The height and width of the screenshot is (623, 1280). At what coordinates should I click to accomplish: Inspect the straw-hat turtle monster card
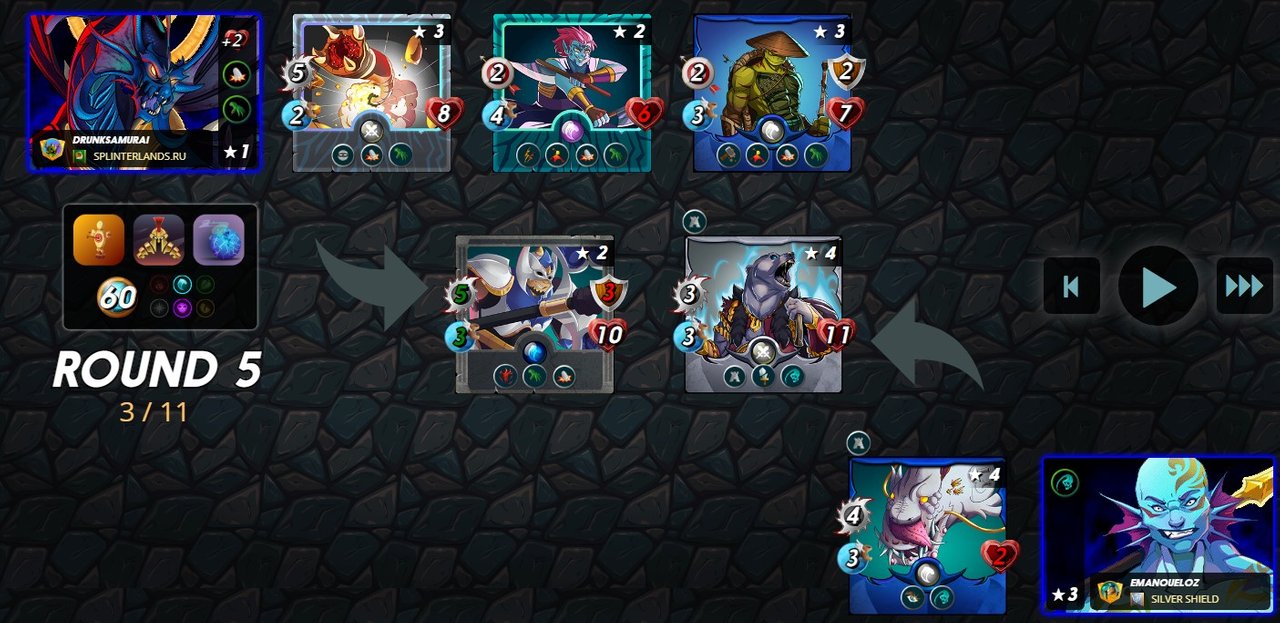tap(772, 92)
